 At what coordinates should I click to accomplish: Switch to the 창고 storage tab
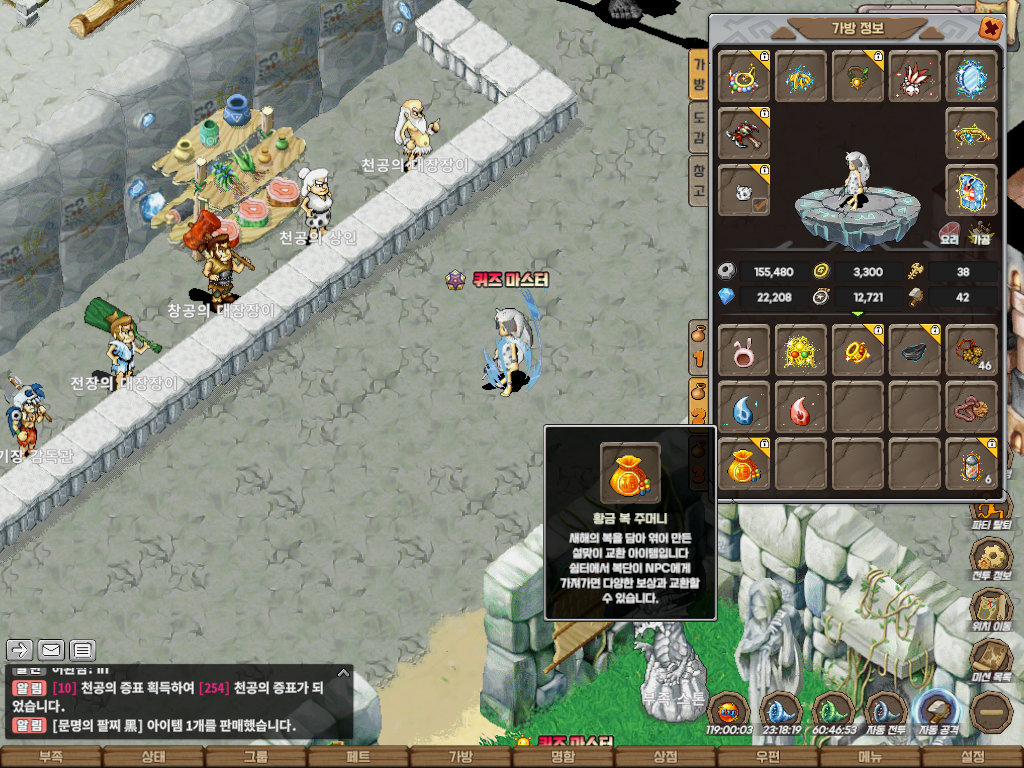coord(700,182)
